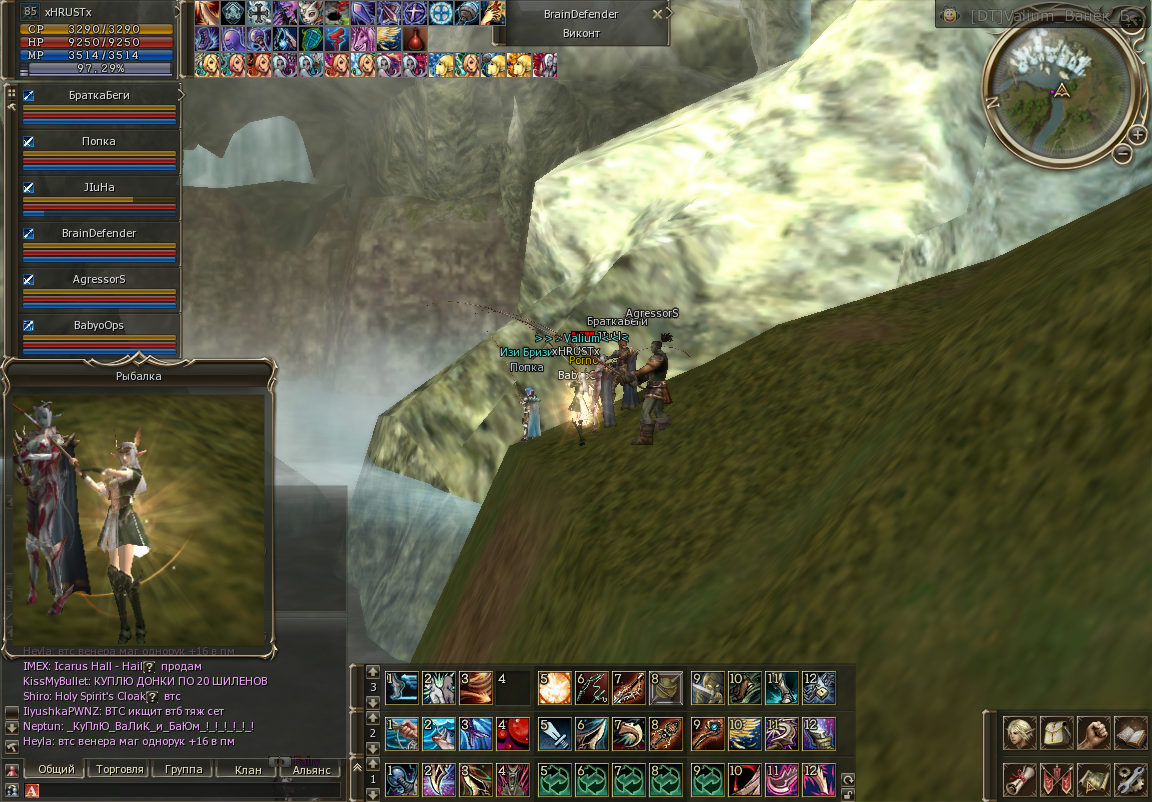Click the chat message input field
The height and width of the screenshot is (802, 1152).
click(x=190, y=791)
